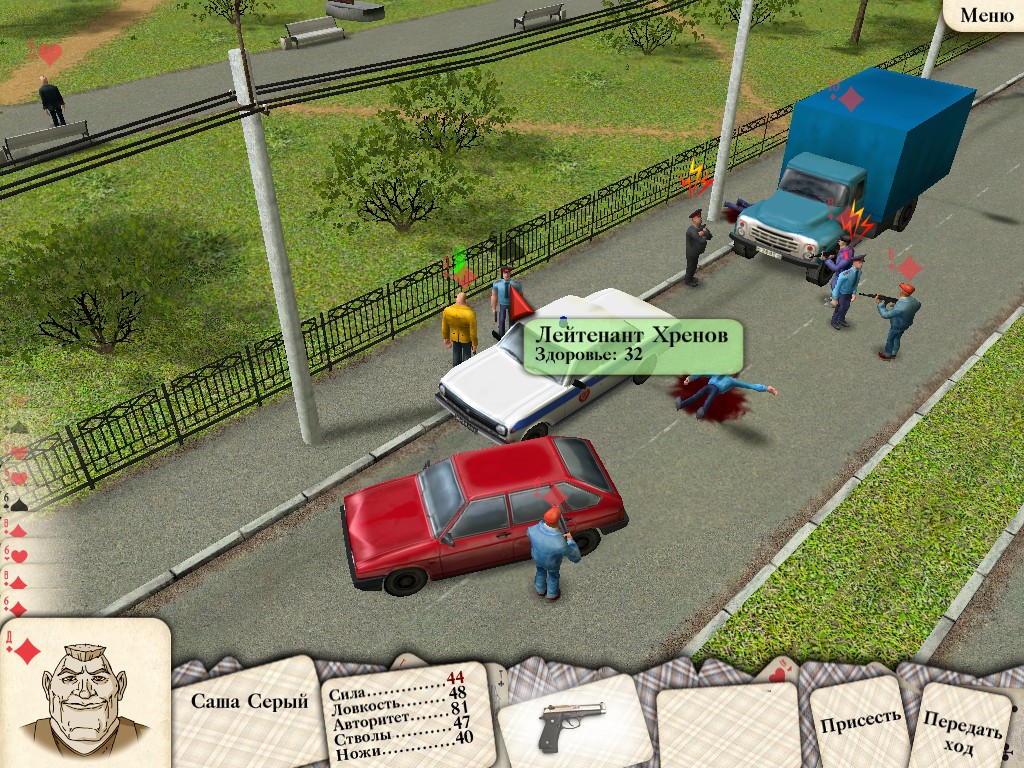1024x768 pixels.
Task: End turn with Передать ход
Action: (x=962, y=730)
